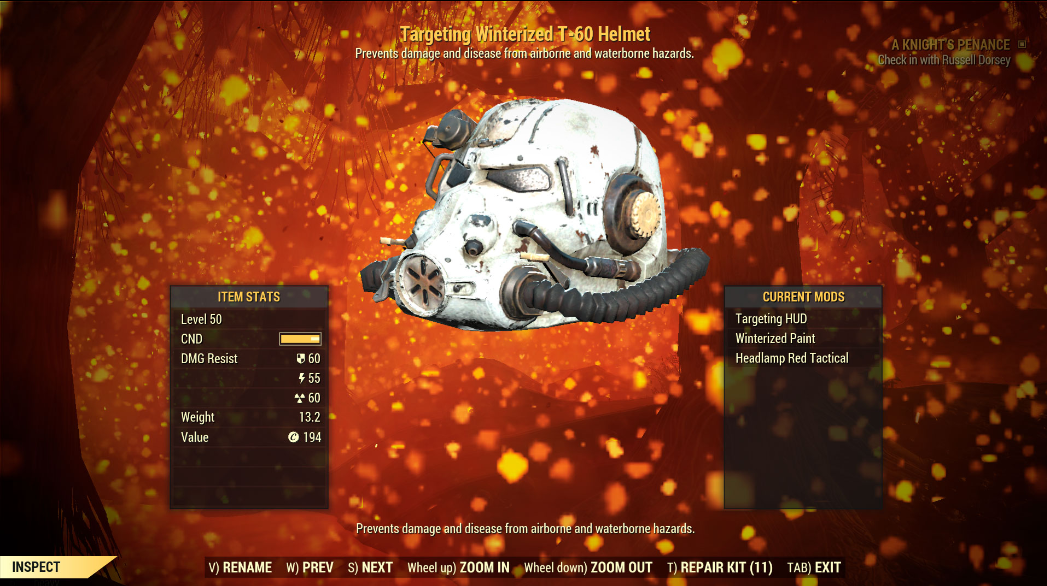Use REPAIR KIT (11) on helmet

pyautogui.click(x=719, y=568)
